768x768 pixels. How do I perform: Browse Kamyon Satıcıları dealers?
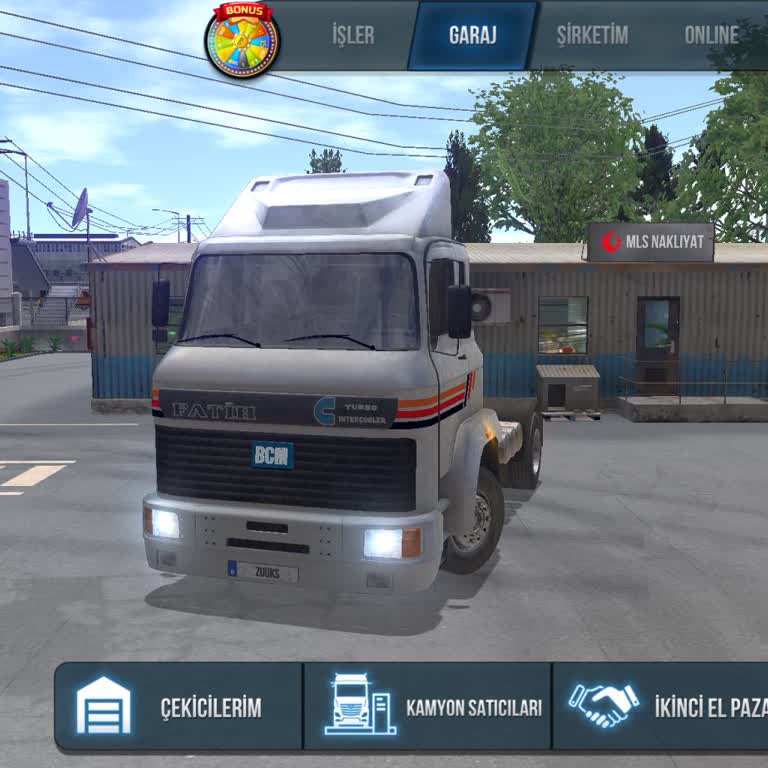(427, 706)
